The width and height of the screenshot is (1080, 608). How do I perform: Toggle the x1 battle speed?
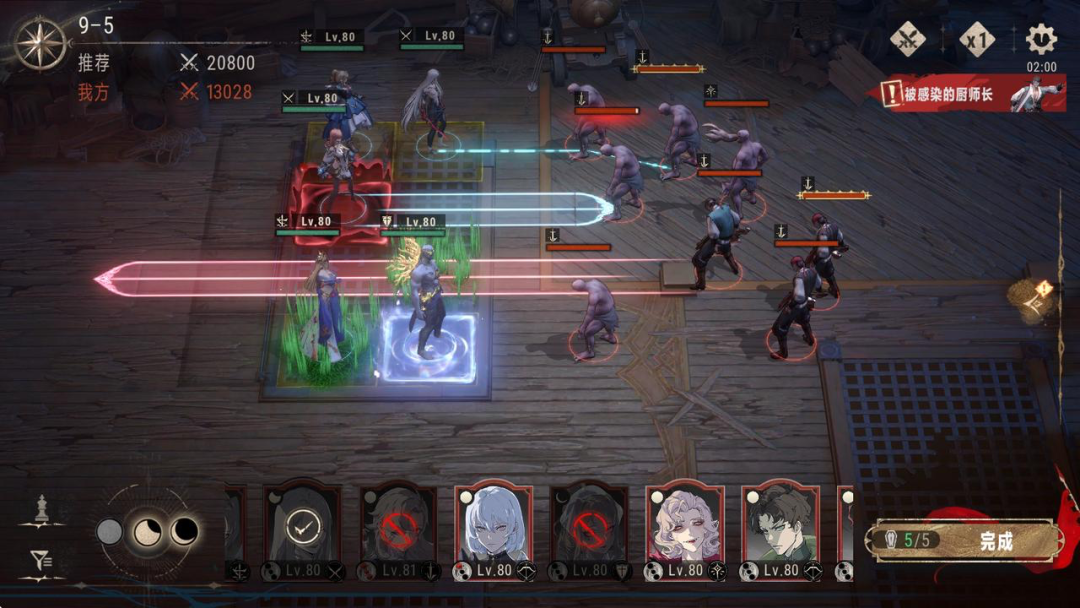click(x=977, y=40)
